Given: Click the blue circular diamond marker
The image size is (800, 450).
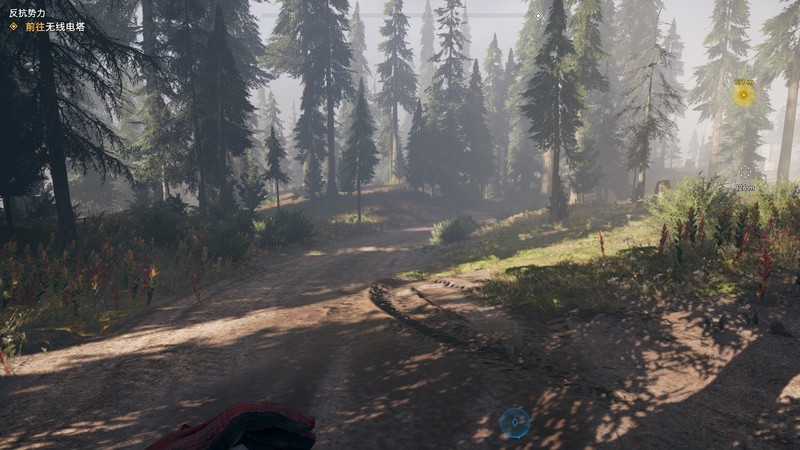Looking at the screenshot, I should coord(514,422).
